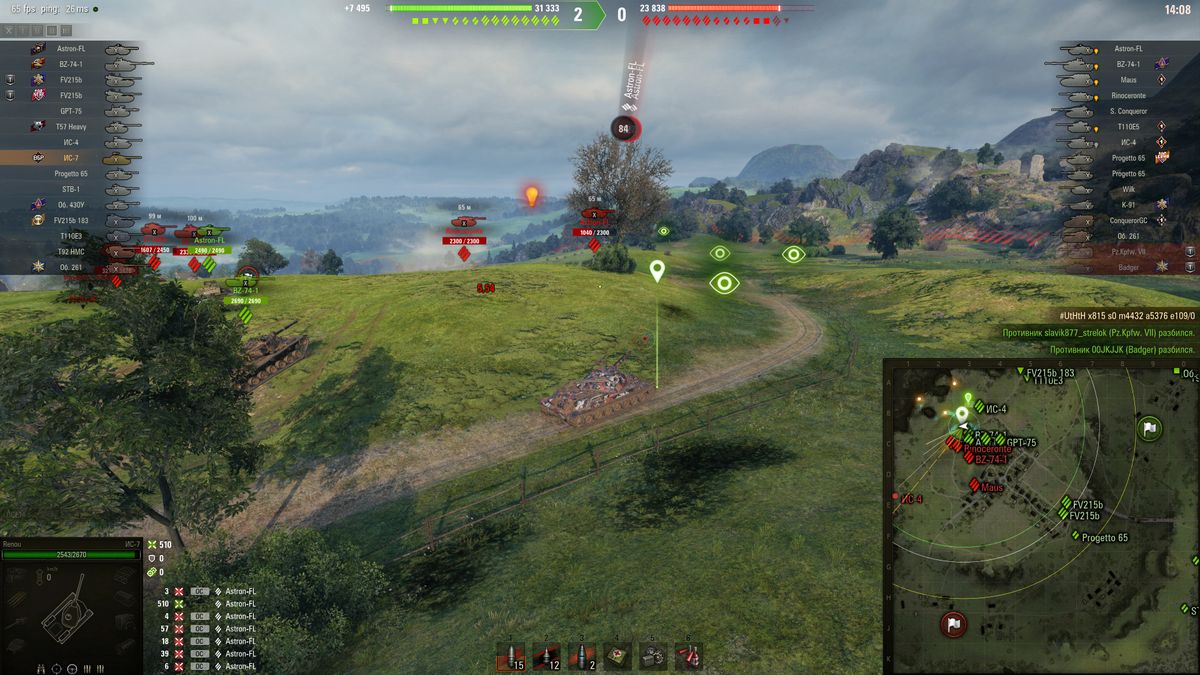The width and height of the screenshot is (1200, 675).
Task: Click the green allied base flag on minimap
Action: click(1149, 429)
